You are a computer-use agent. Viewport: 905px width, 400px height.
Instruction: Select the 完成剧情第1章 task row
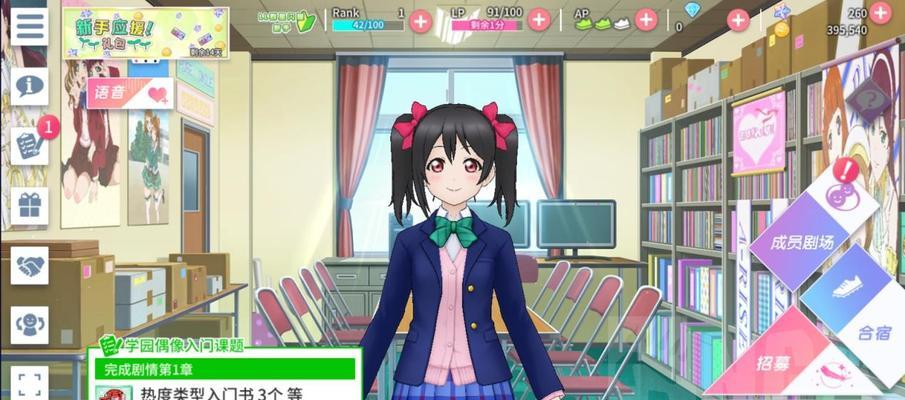pyautogui.click(x=226, y=370)
